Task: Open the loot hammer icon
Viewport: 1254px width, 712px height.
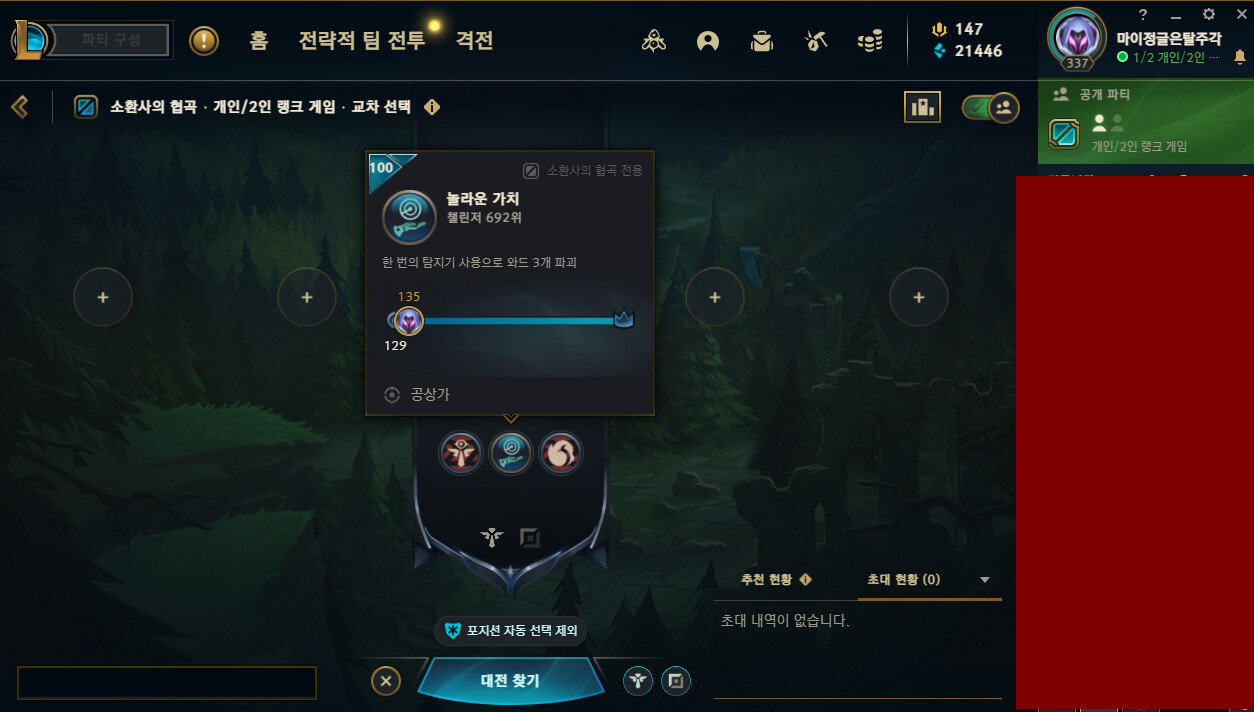Action: [x=816, y=41]
